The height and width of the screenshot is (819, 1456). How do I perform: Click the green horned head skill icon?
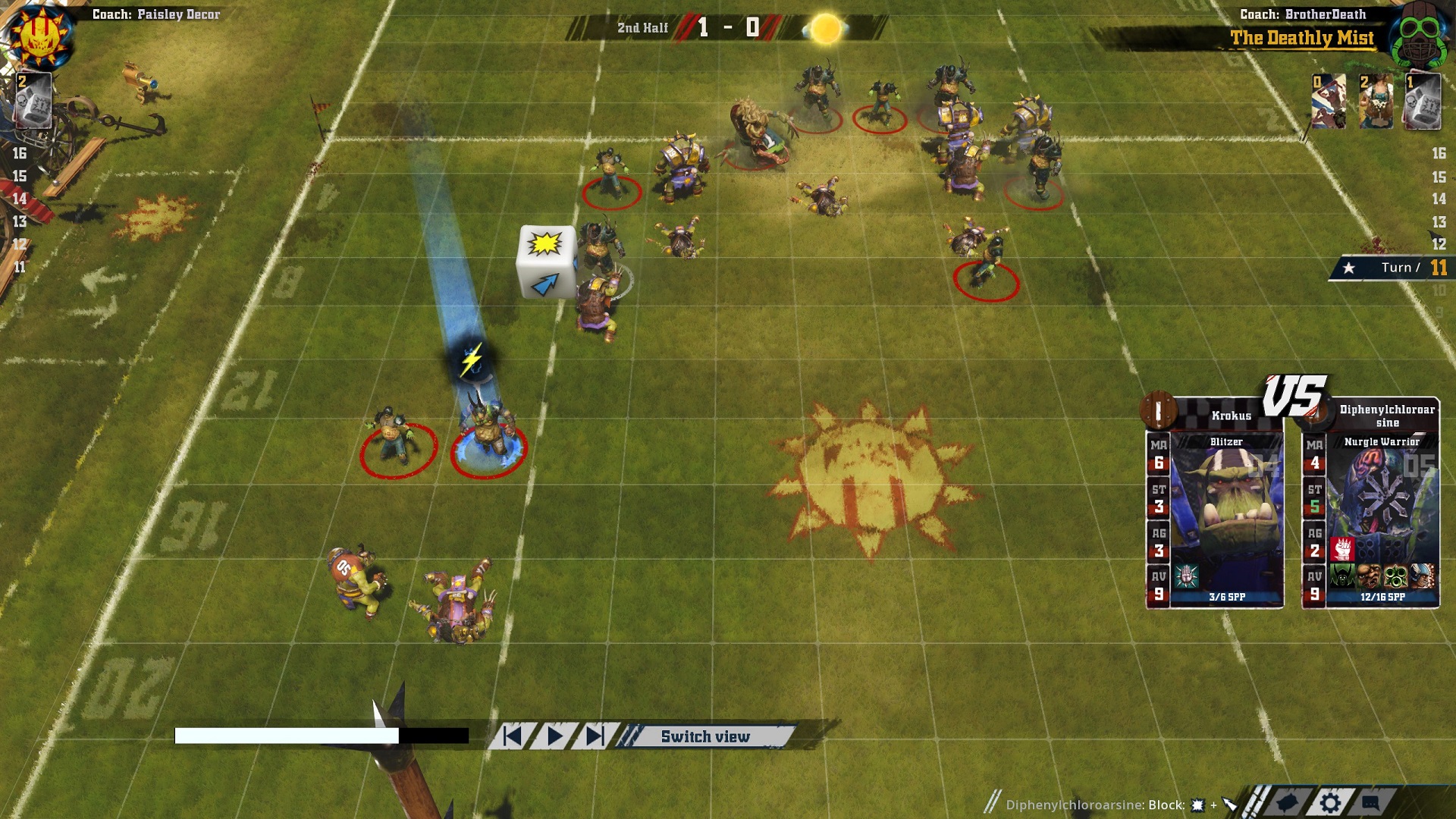1342,577
